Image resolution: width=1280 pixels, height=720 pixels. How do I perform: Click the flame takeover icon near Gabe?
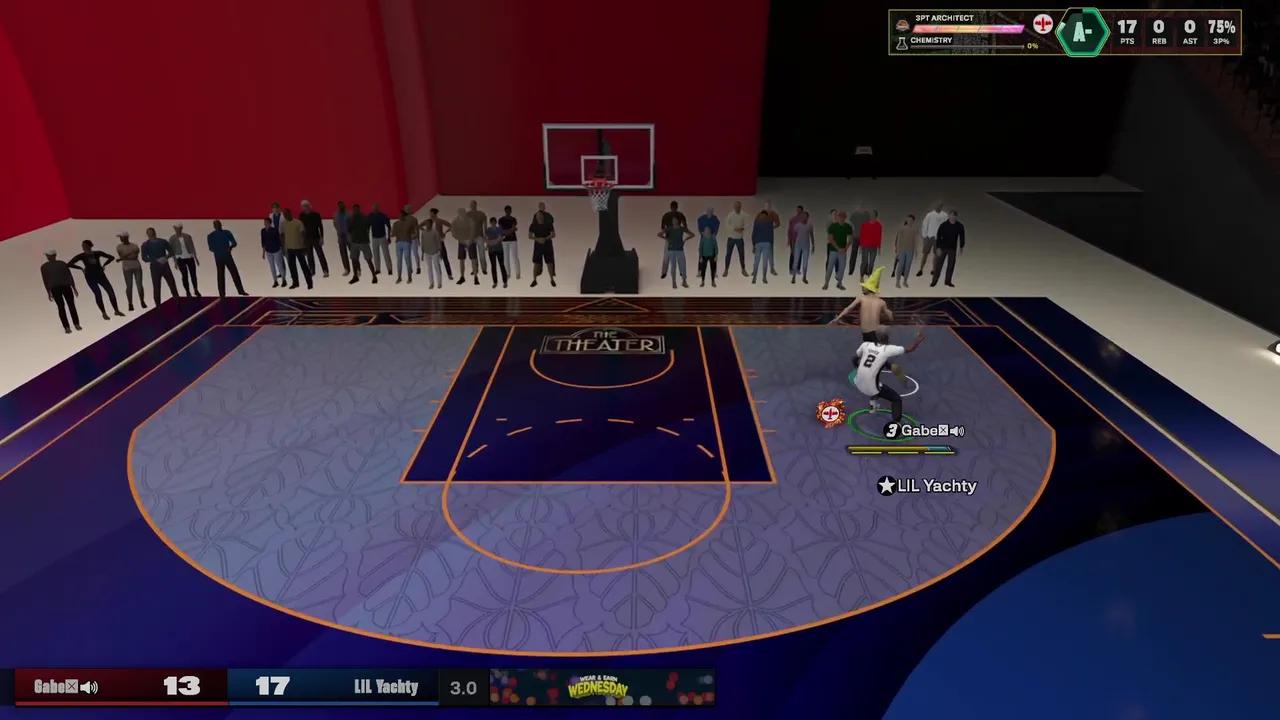[830, 413]
